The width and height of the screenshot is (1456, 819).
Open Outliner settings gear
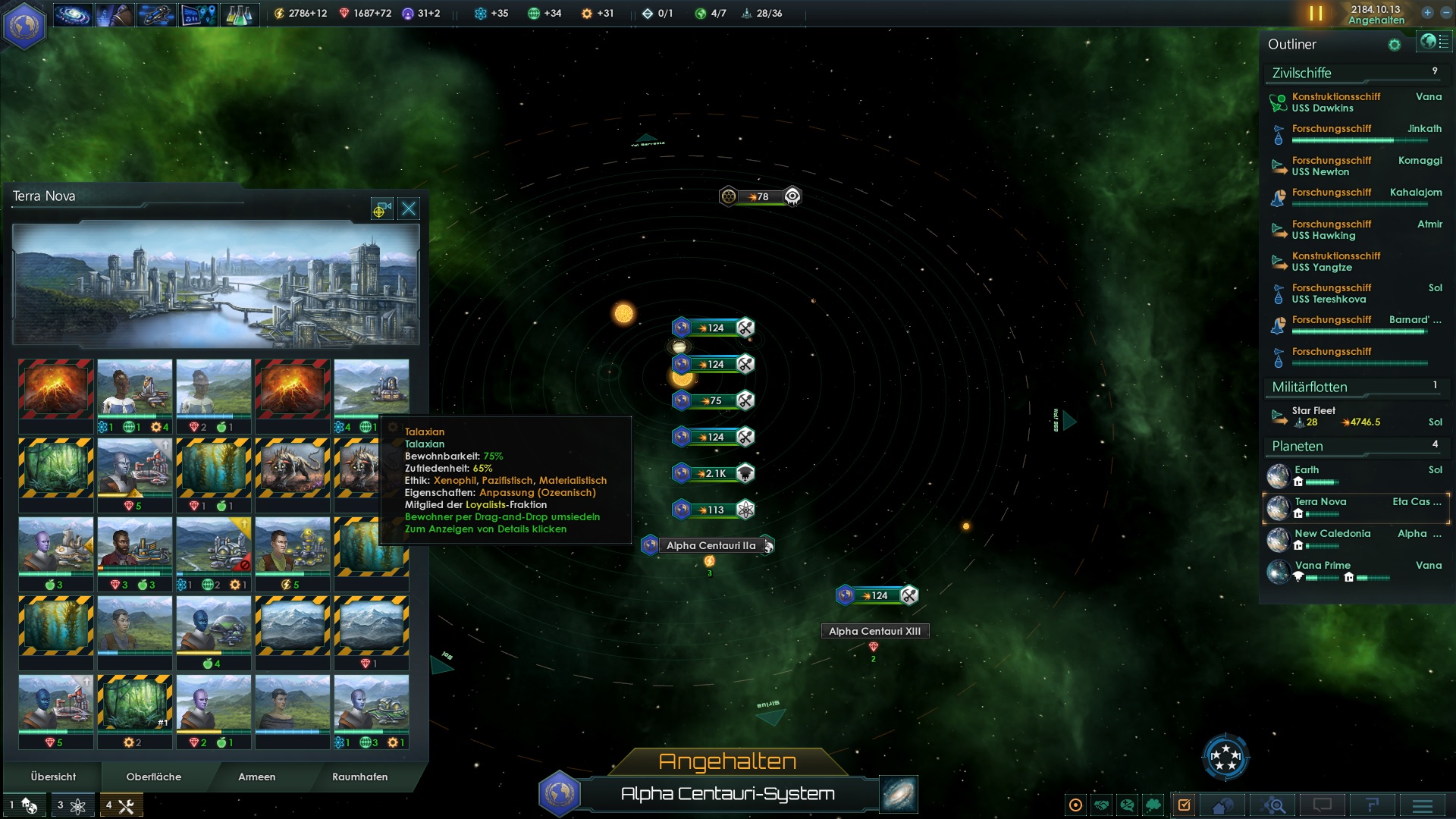pyautogui.click(x=1394, y=45)
